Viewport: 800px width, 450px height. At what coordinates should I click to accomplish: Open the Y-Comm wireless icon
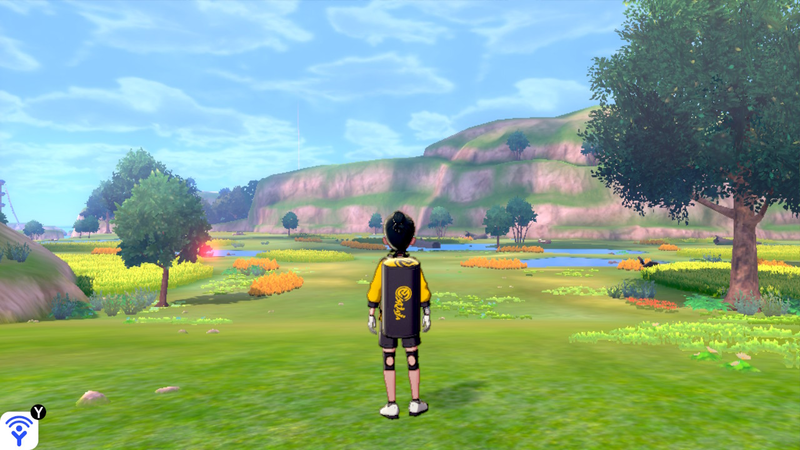[x=19, y=430]
